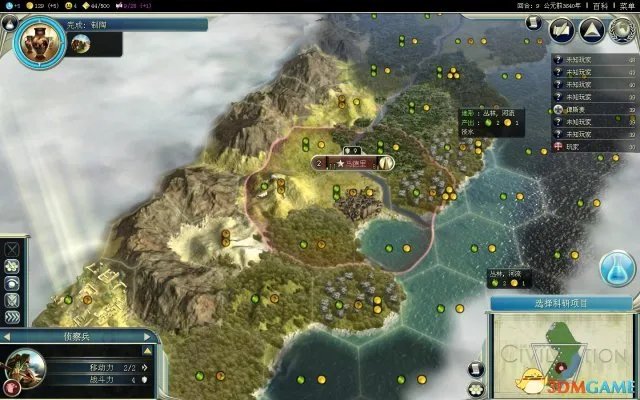Click the city banner on the map
Viewport: 640px width, 400px height.
[353, 162]
